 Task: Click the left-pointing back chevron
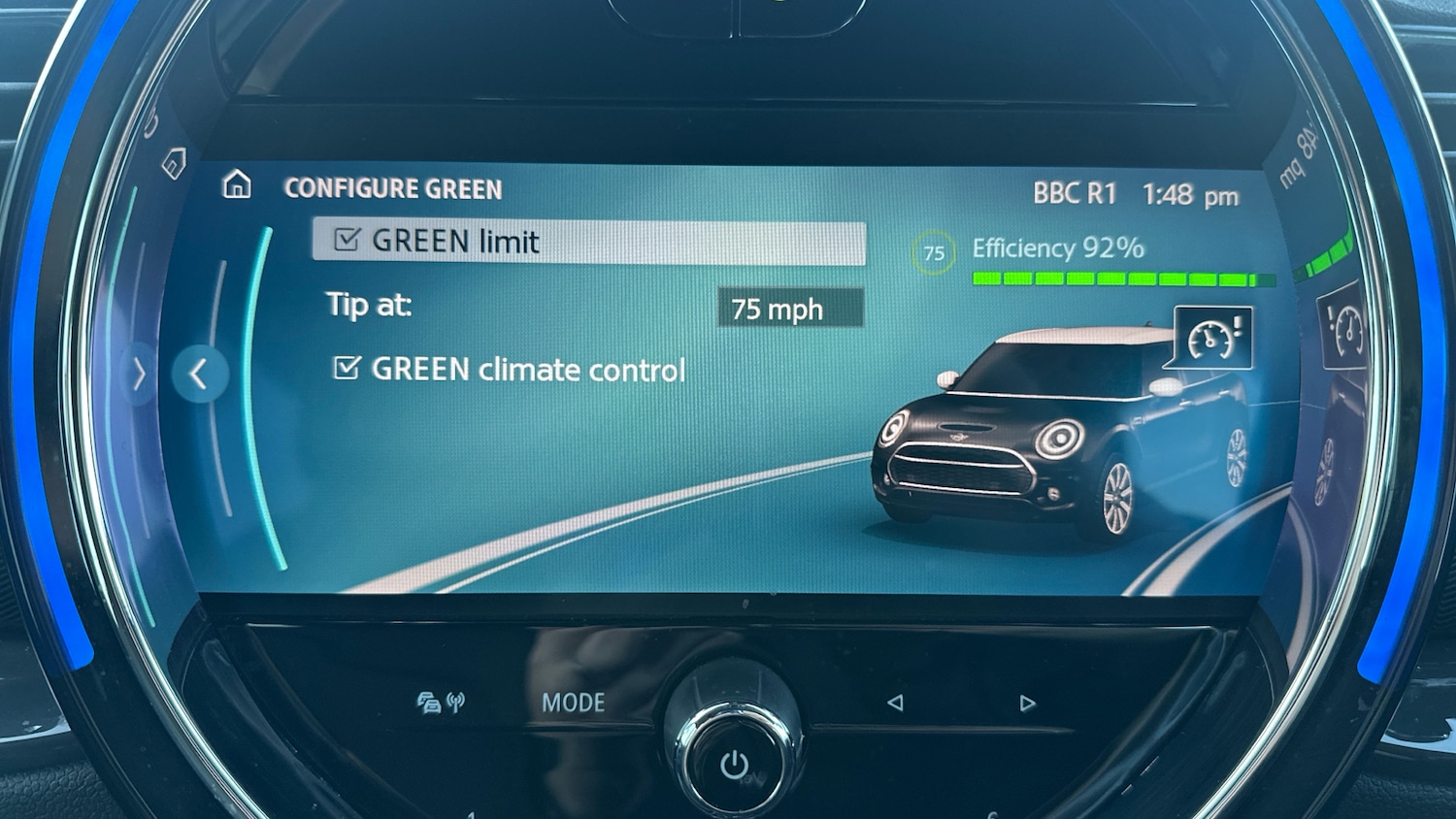click(x=199, y=375)
